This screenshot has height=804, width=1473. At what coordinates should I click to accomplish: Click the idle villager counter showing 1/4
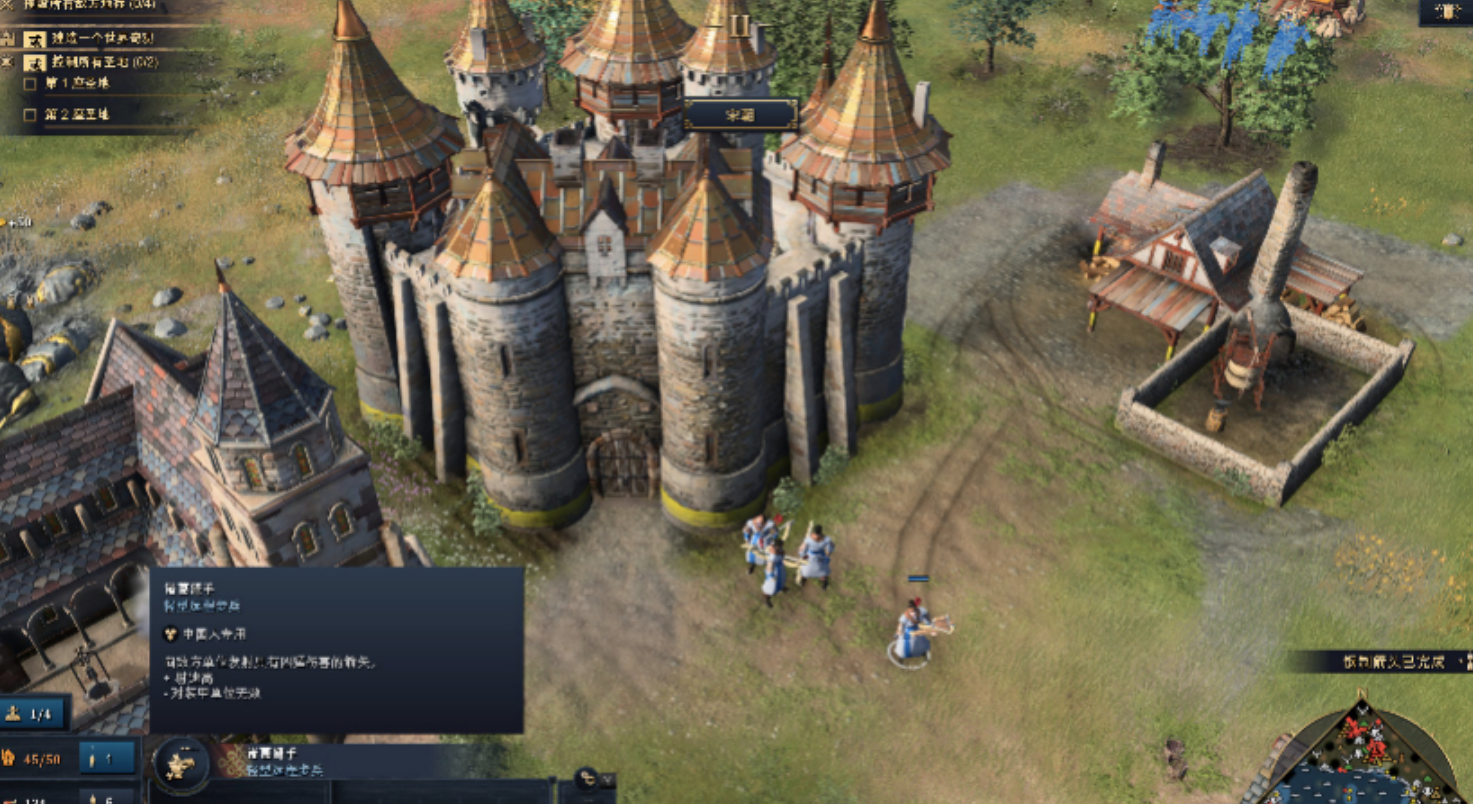[35, 714]
